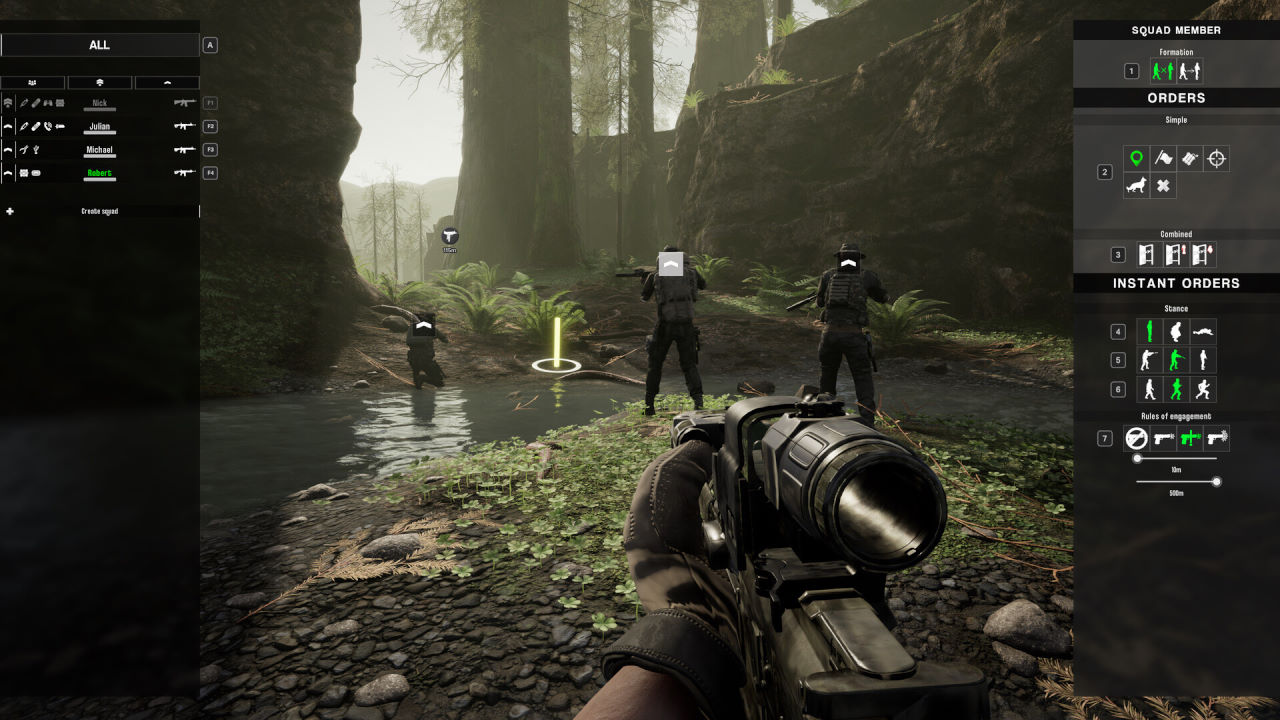Cancel orders with the X icon

point(1163,186)
